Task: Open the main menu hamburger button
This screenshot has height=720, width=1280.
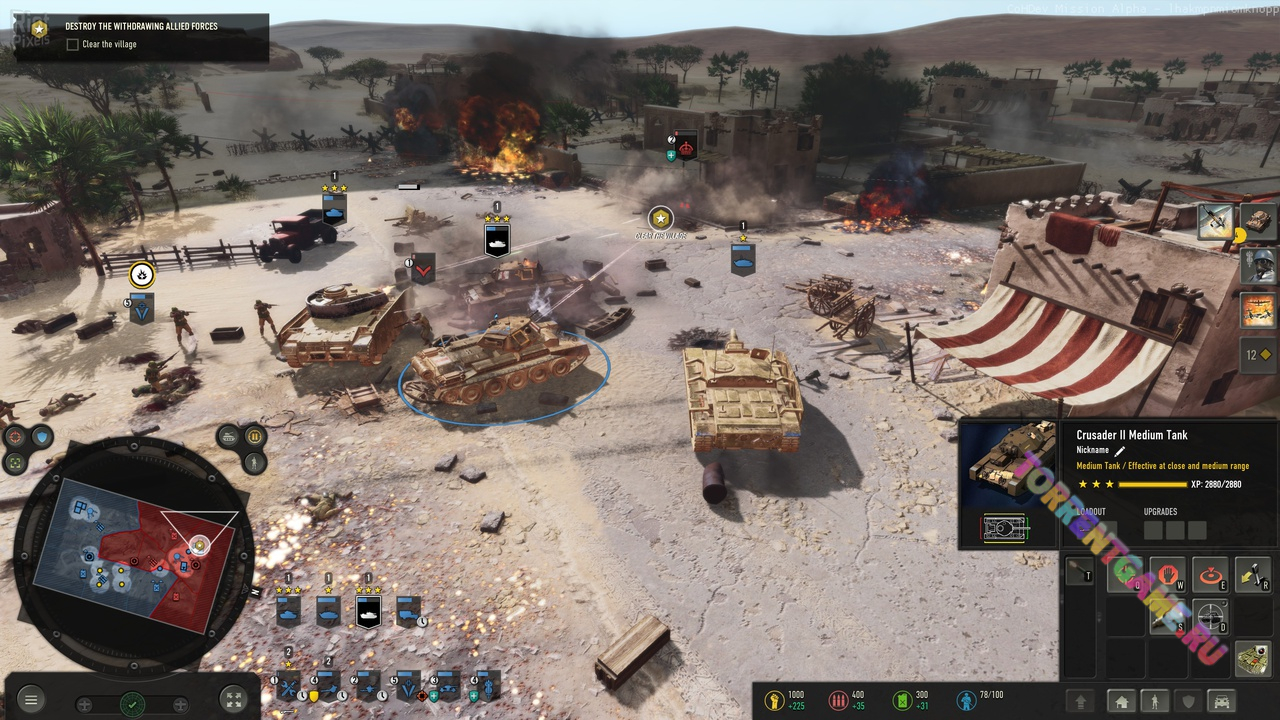Action: tap(31, 700)
